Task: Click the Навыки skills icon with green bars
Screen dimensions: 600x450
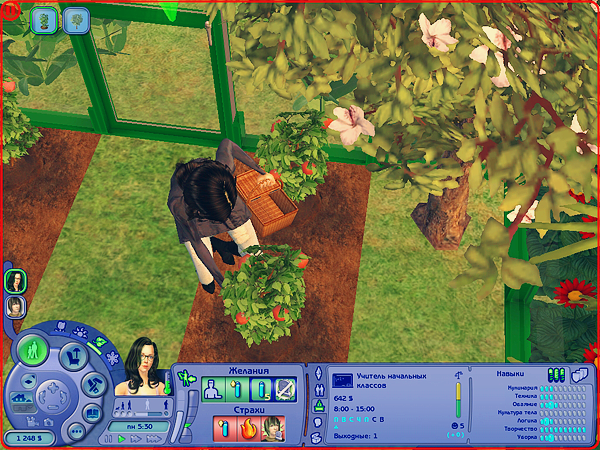Action: coord(556,374)
